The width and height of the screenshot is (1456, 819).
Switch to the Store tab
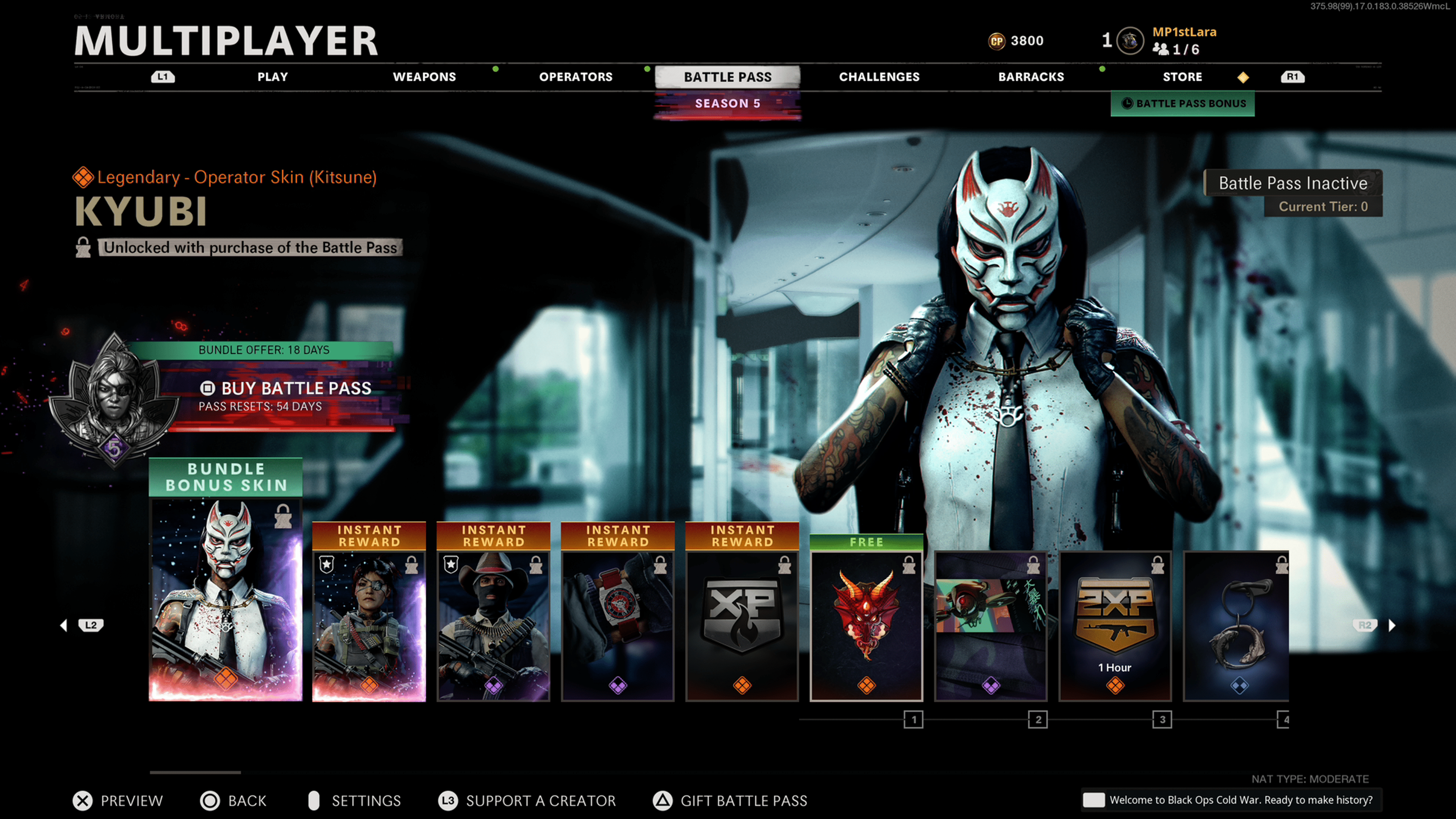pos(1182,77)
